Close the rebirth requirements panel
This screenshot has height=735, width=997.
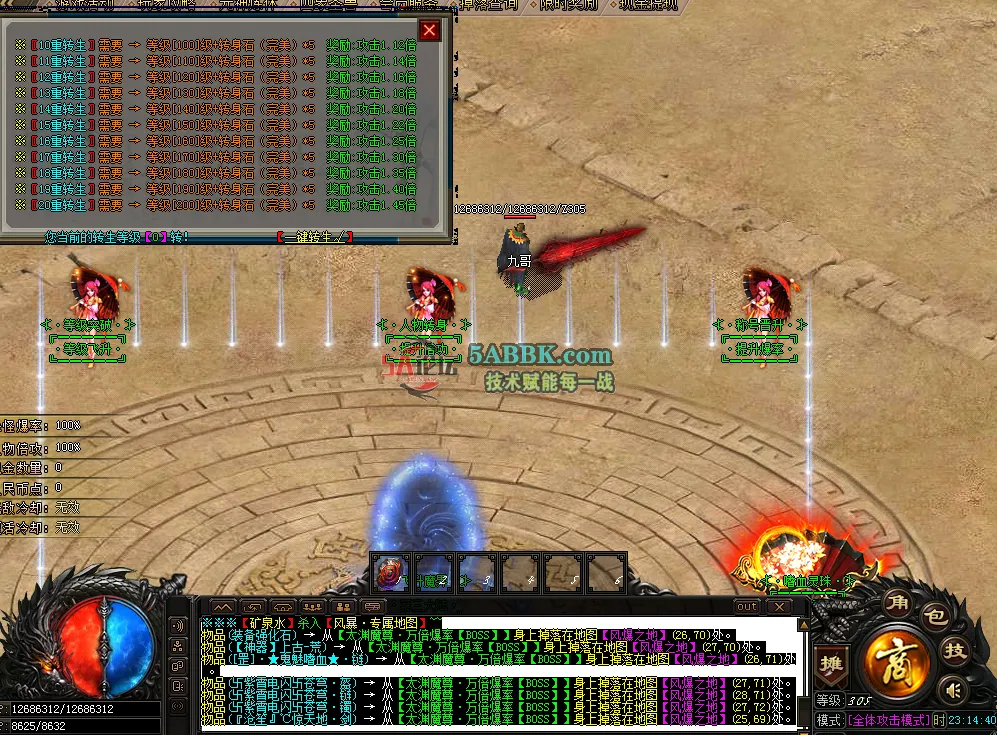[x=430, y=30]
